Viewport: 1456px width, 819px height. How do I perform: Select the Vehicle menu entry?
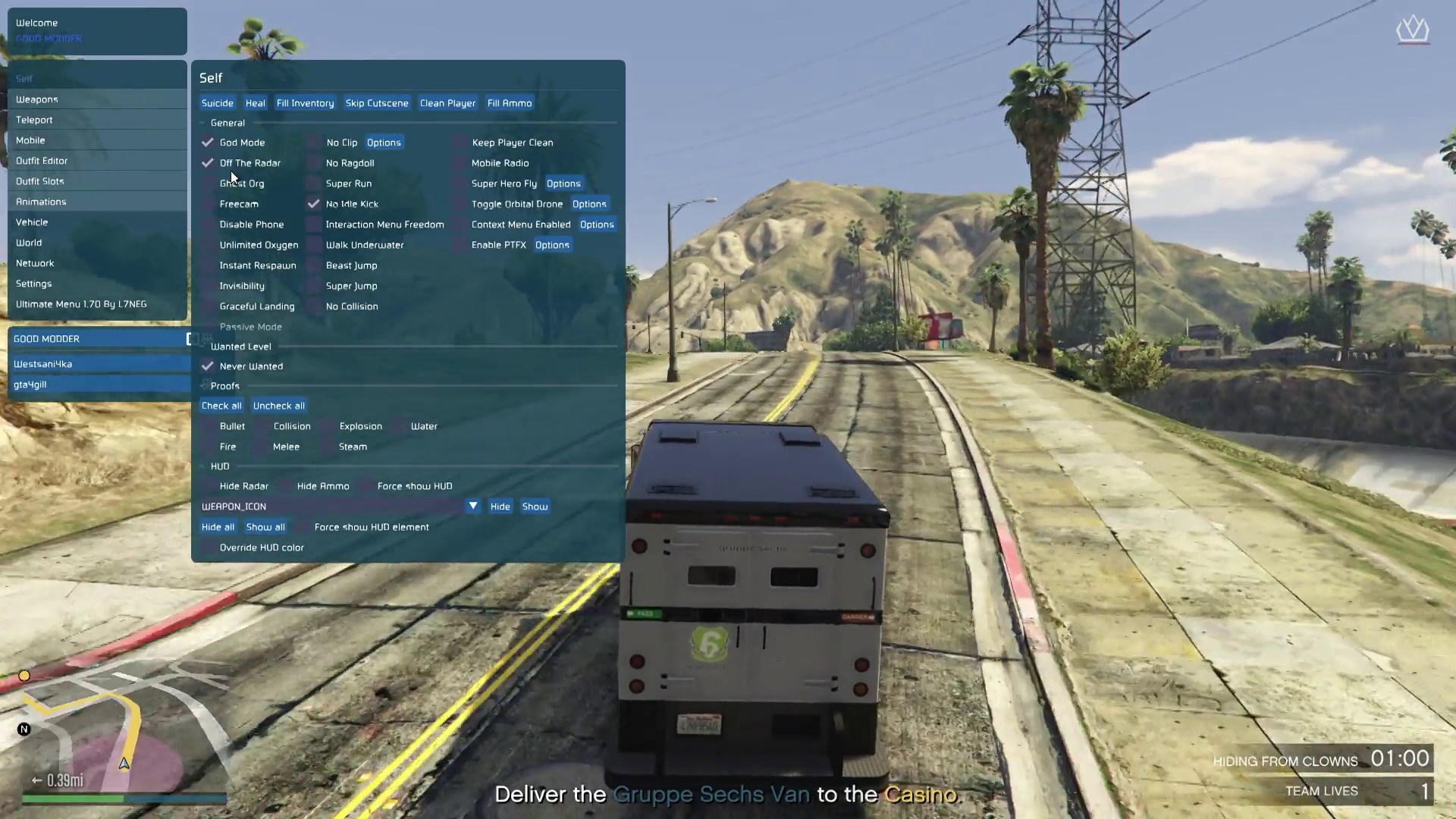pyautogui.click(x=32, y=222)
